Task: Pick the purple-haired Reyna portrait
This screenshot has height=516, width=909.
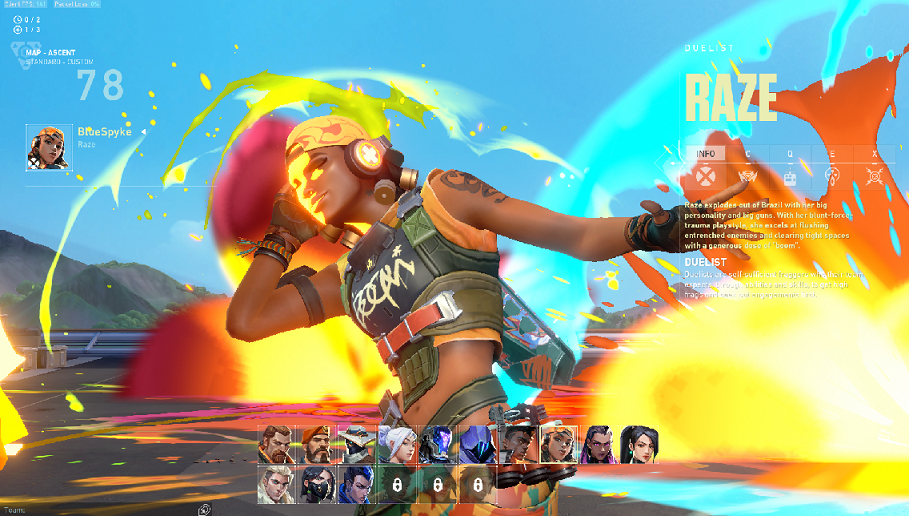Action: (x=598, y=445)
